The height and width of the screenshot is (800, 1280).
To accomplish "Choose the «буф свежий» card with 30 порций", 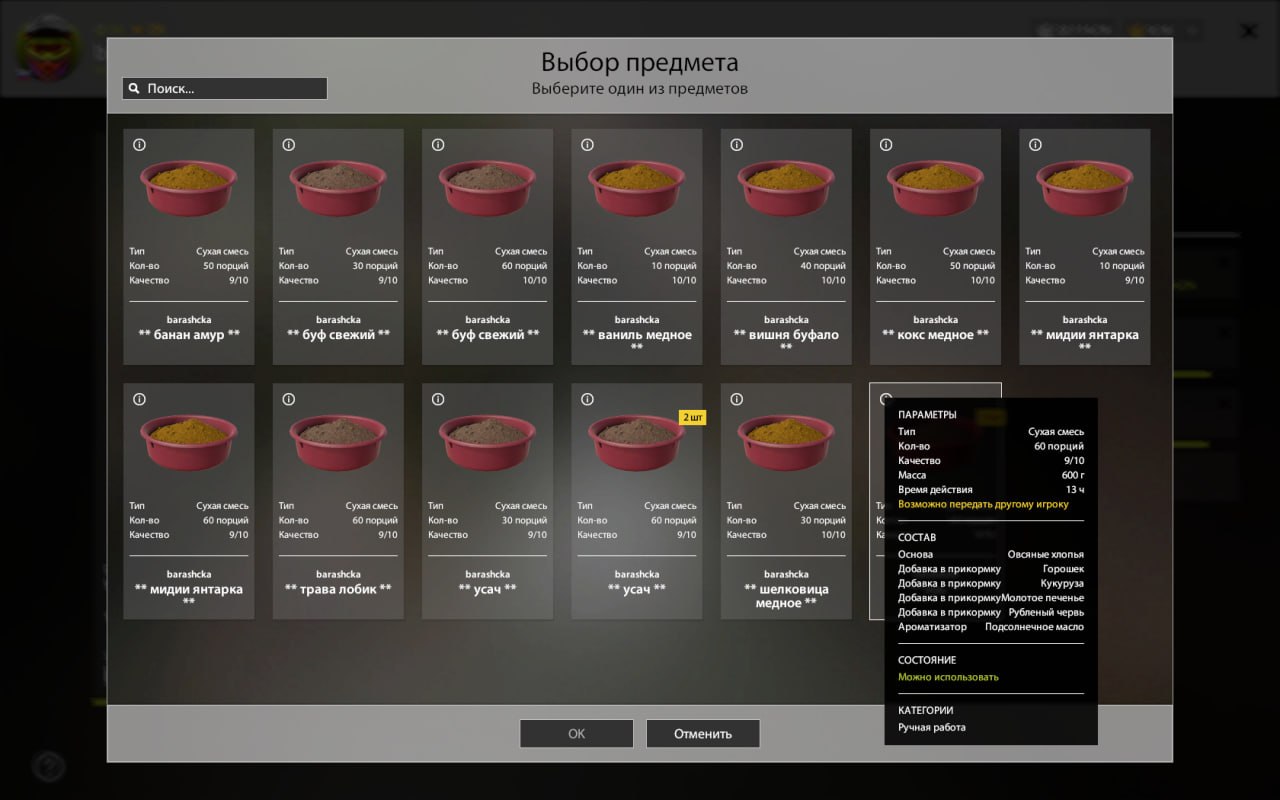I will [x=338, y=246].
